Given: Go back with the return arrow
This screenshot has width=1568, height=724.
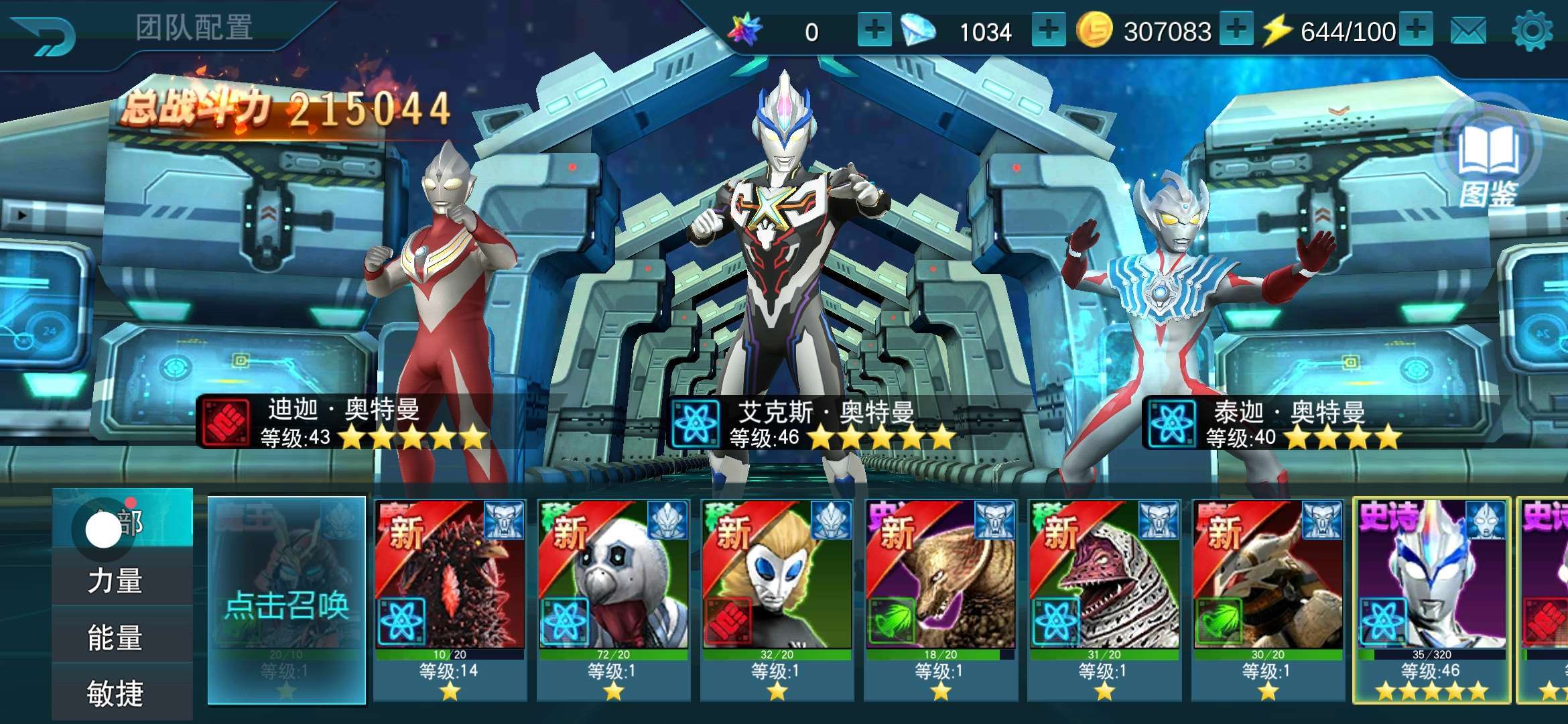Looking at the screenshot, I should [46, 34].
